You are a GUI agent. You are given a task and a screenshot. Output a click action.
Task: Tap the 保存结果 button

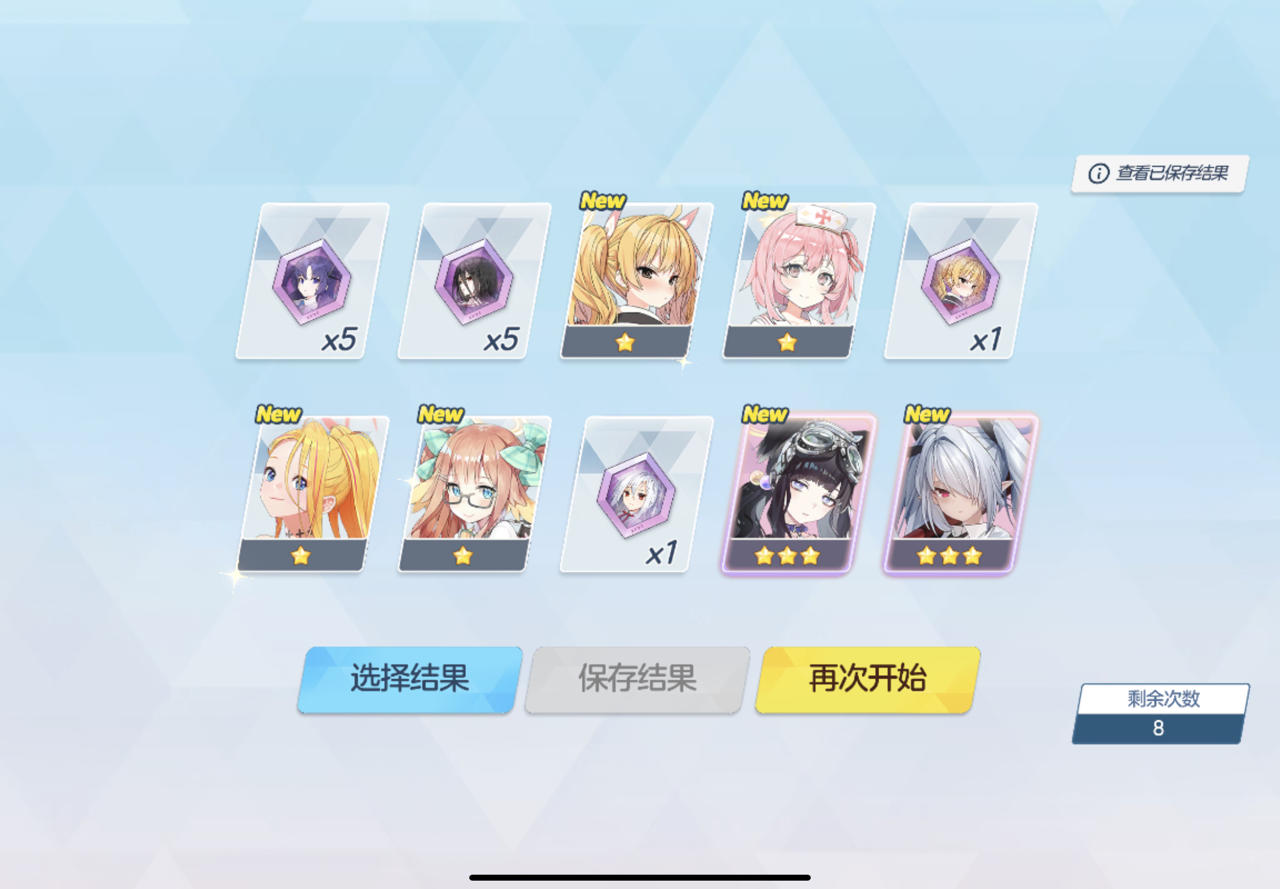click(636, 678)
